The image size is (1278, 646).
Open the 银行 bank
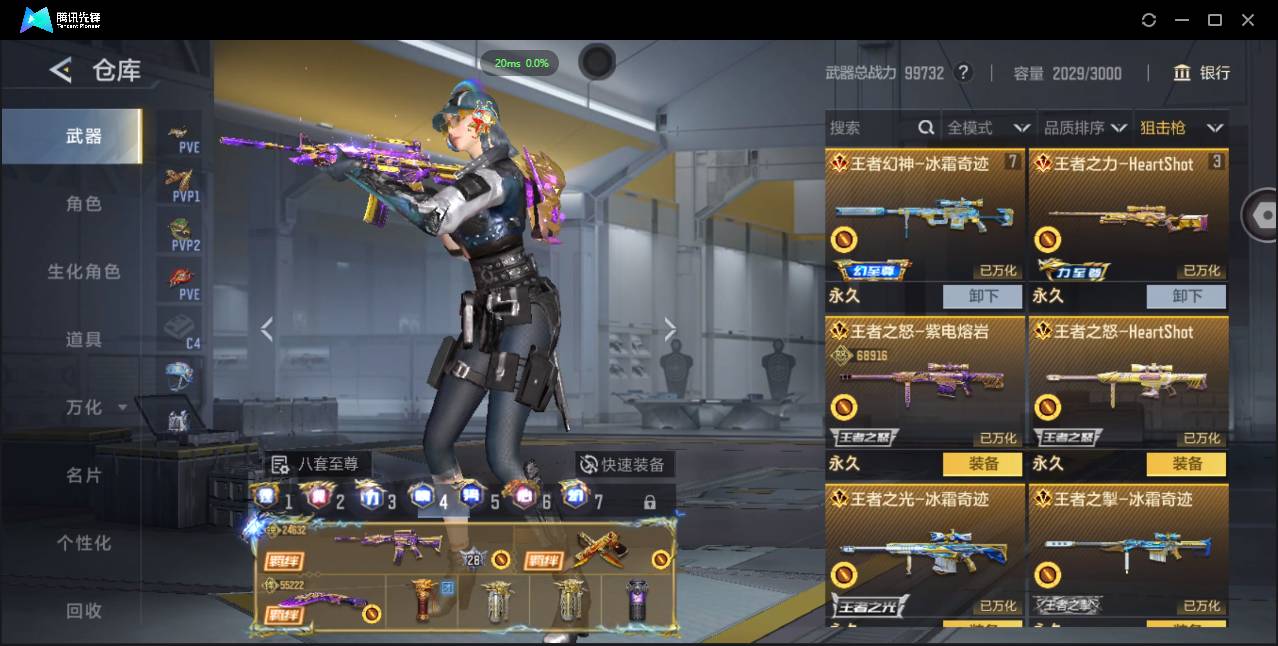(x=1201, y=73)
